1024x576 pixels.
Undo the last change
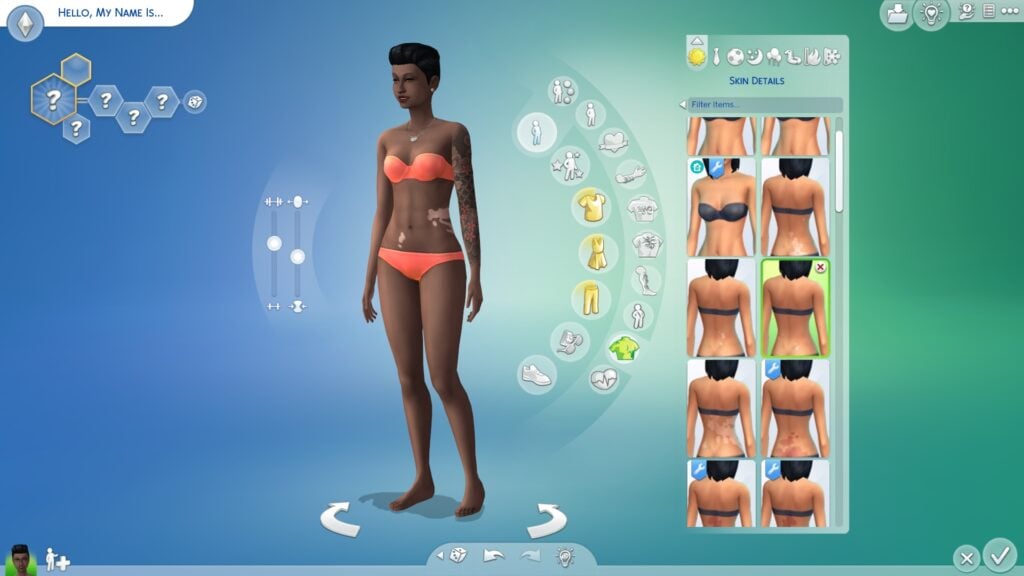pos(493,556)
